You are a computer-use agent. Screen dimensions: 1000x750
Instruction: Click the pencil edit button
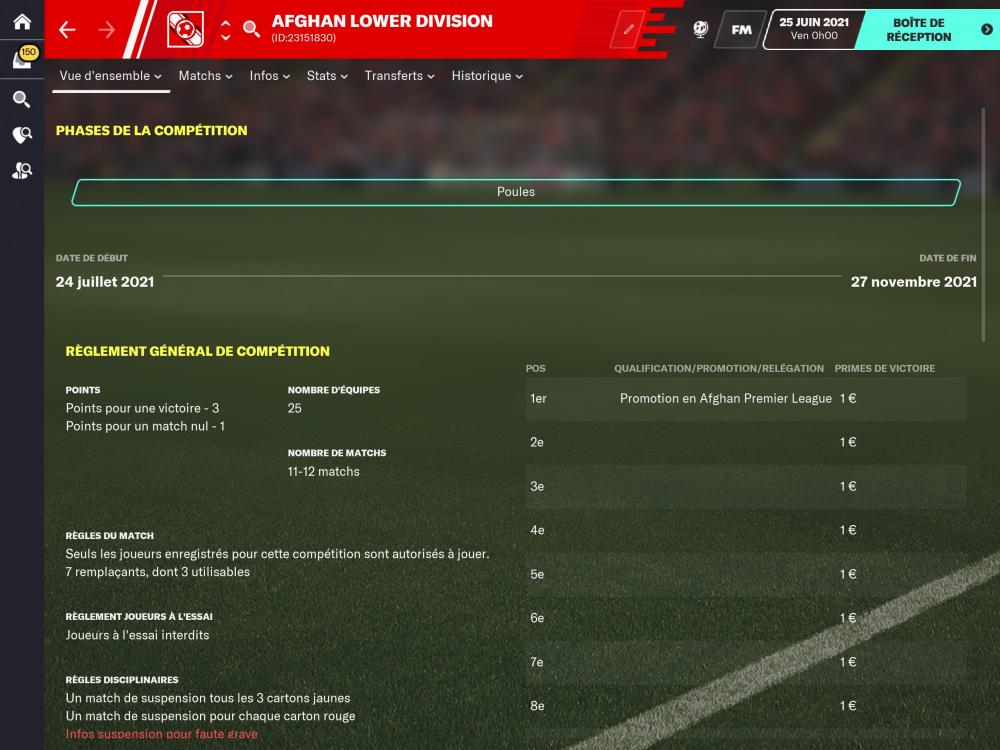[x=629, y=30]
